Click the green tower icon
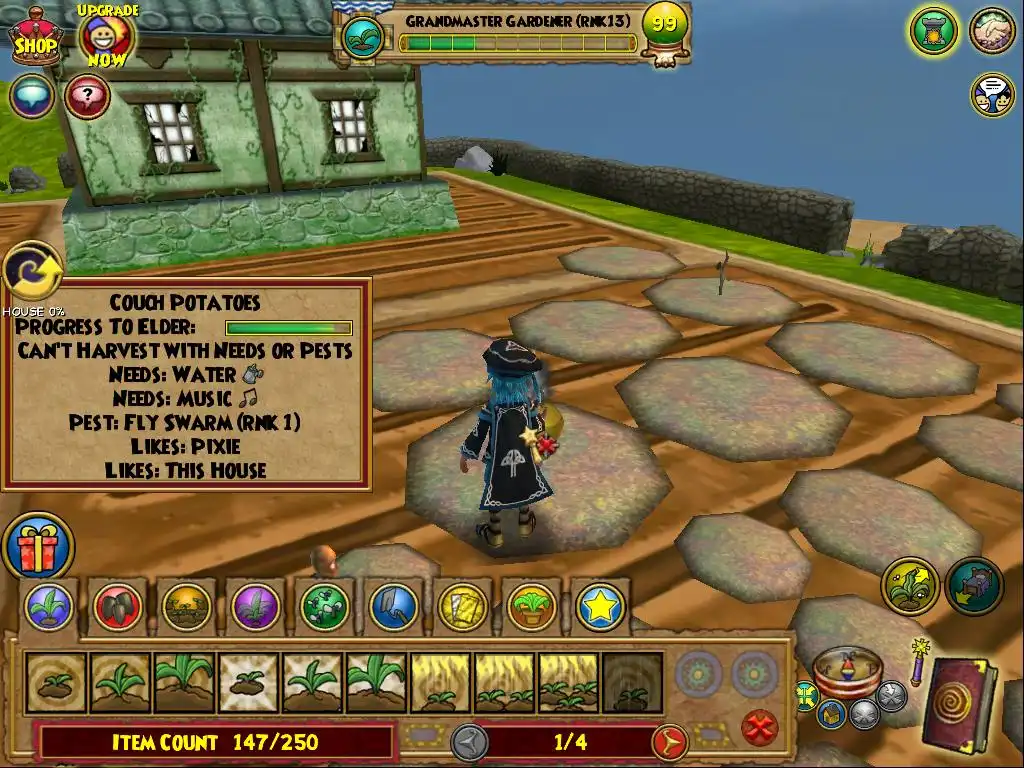Viewport: 1024px width, 768px height. (934, 31)
